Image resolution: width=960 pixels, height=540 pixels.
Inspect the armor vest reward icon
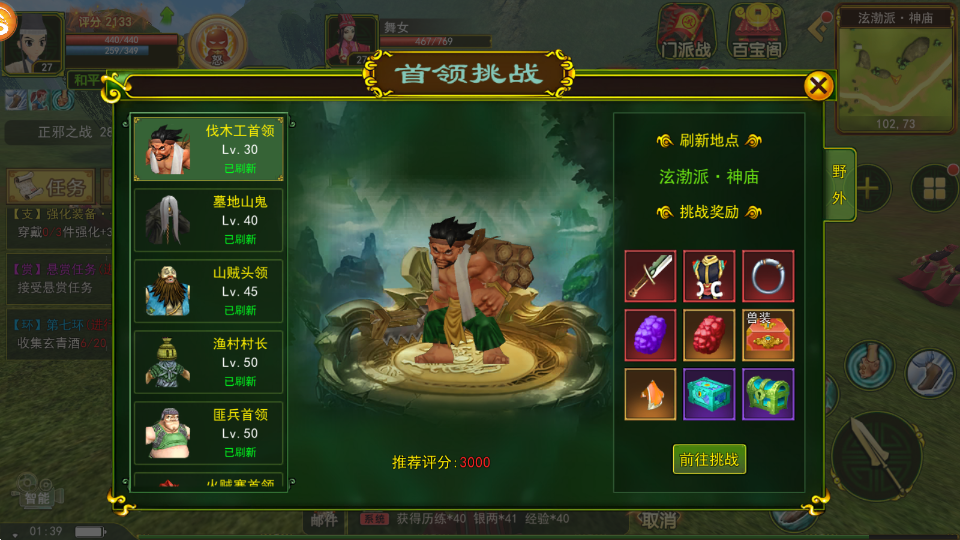click(710, 276)
